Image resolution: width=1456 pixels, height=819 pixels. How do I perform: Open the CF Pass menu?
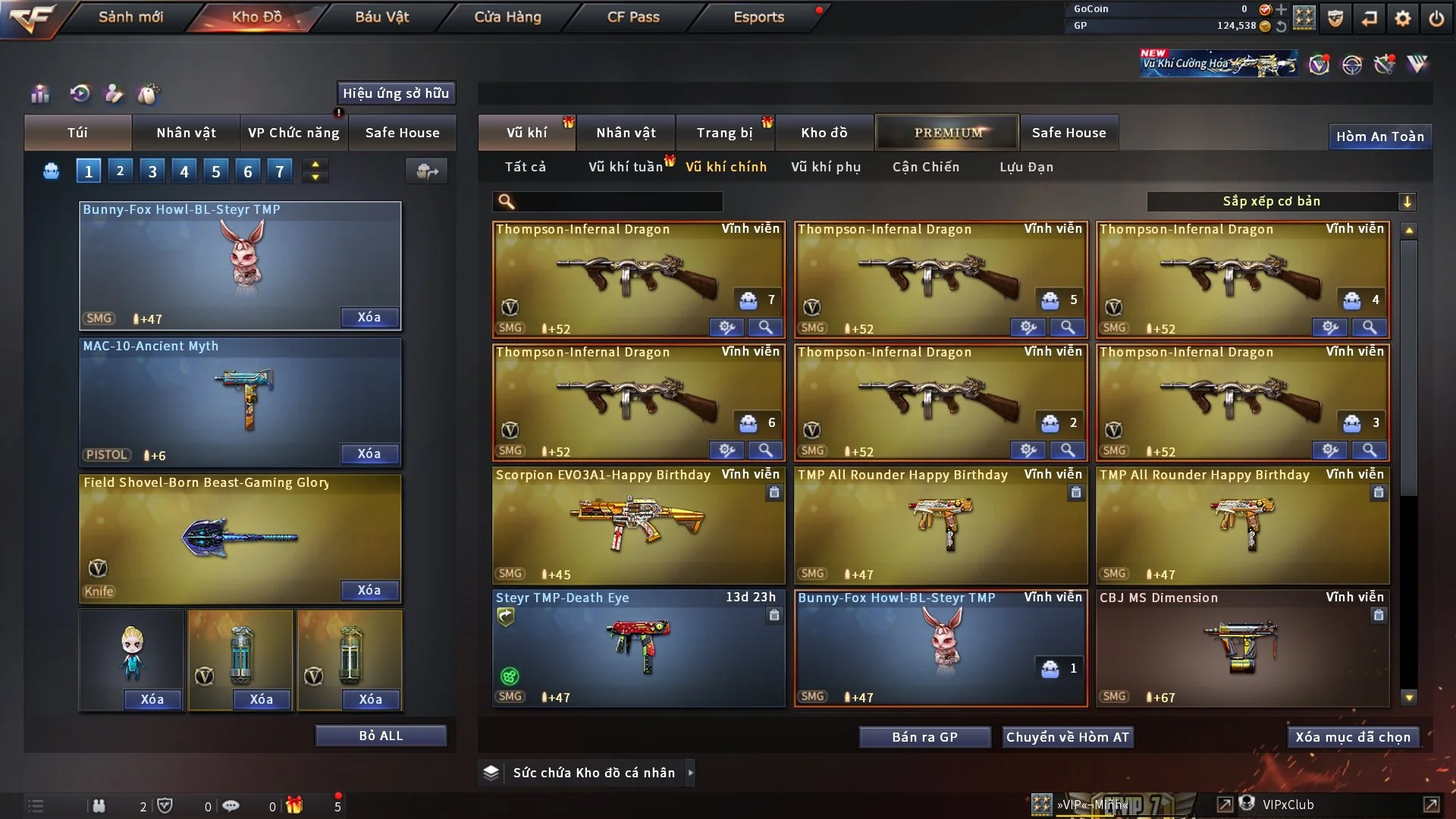point(633,17)
